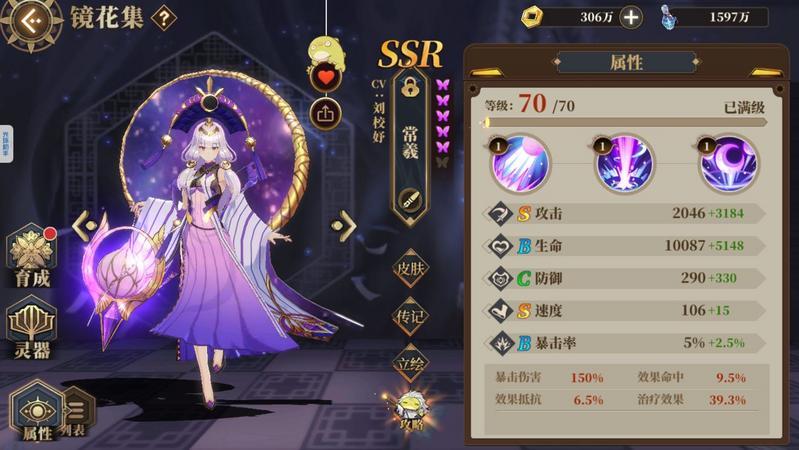Open the 攻略 strategy guide
This screenshot has width=799, height=450.
[x=410, y=408]
